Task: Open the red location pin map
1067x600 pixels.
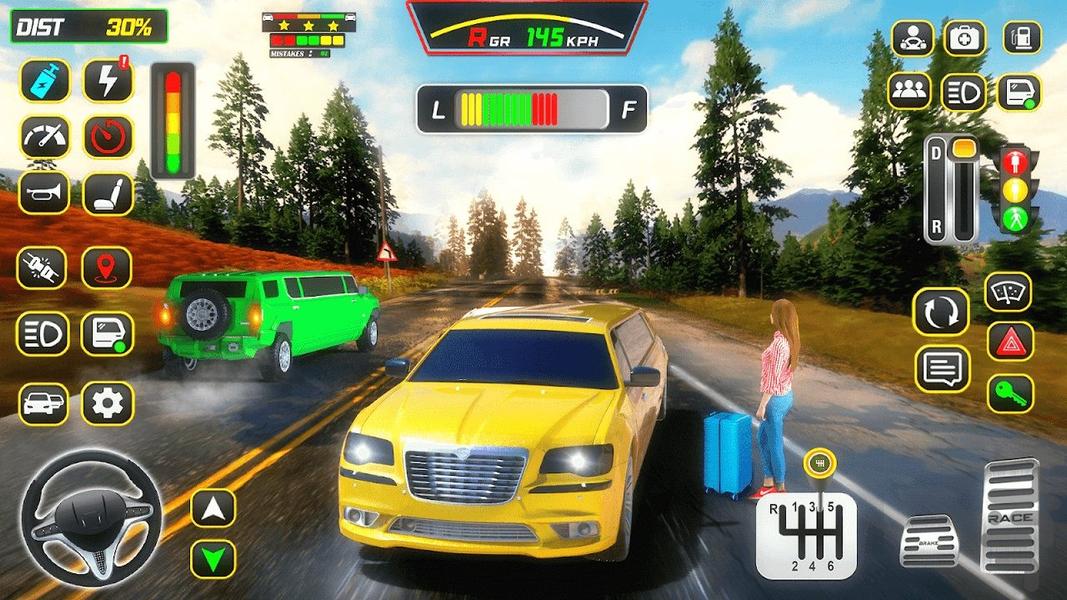Action: (107, 268)
